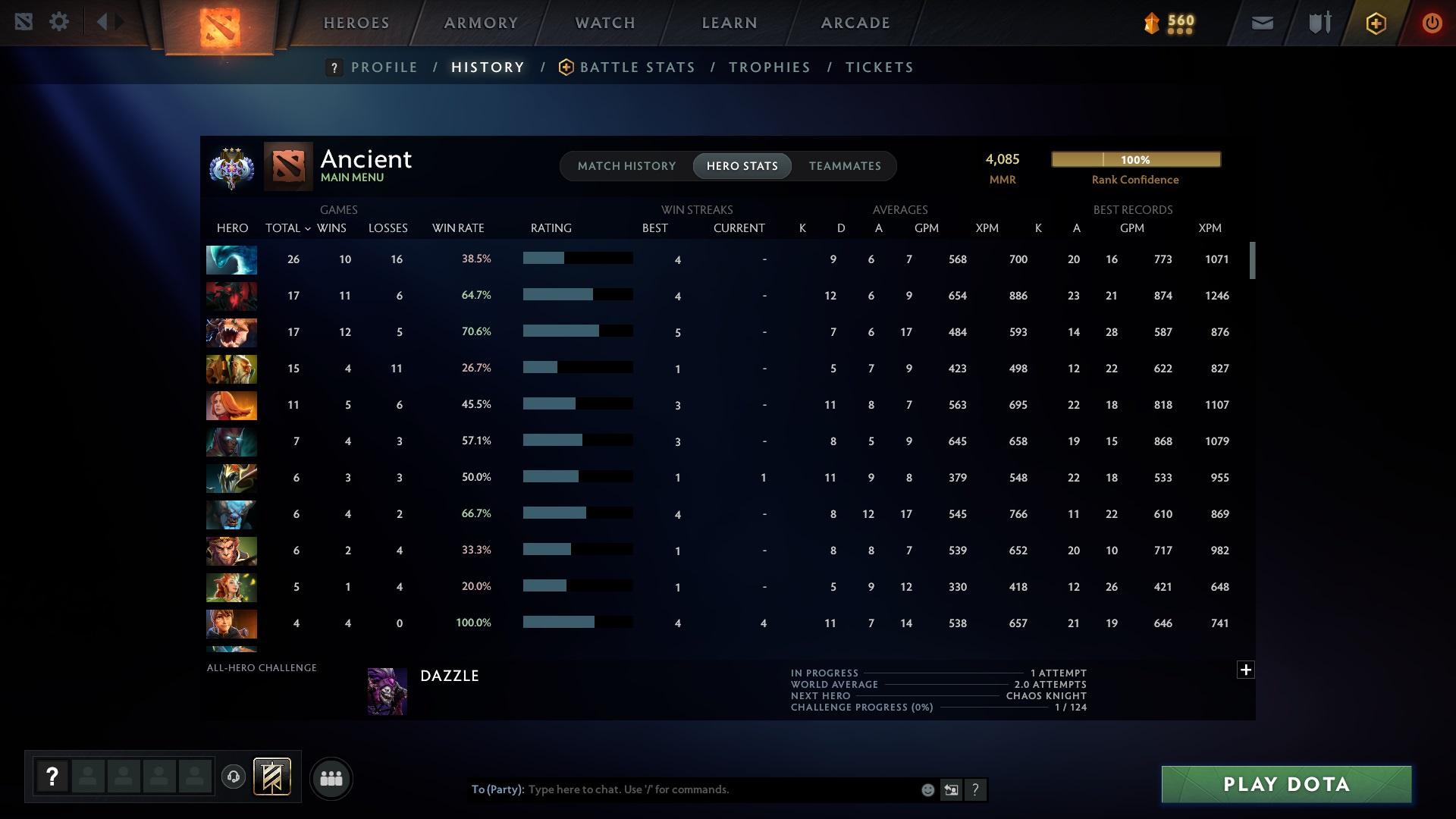Open the emoji picker in the chat bar
The width and height of the screenshot is (1456, 819).
927,789
